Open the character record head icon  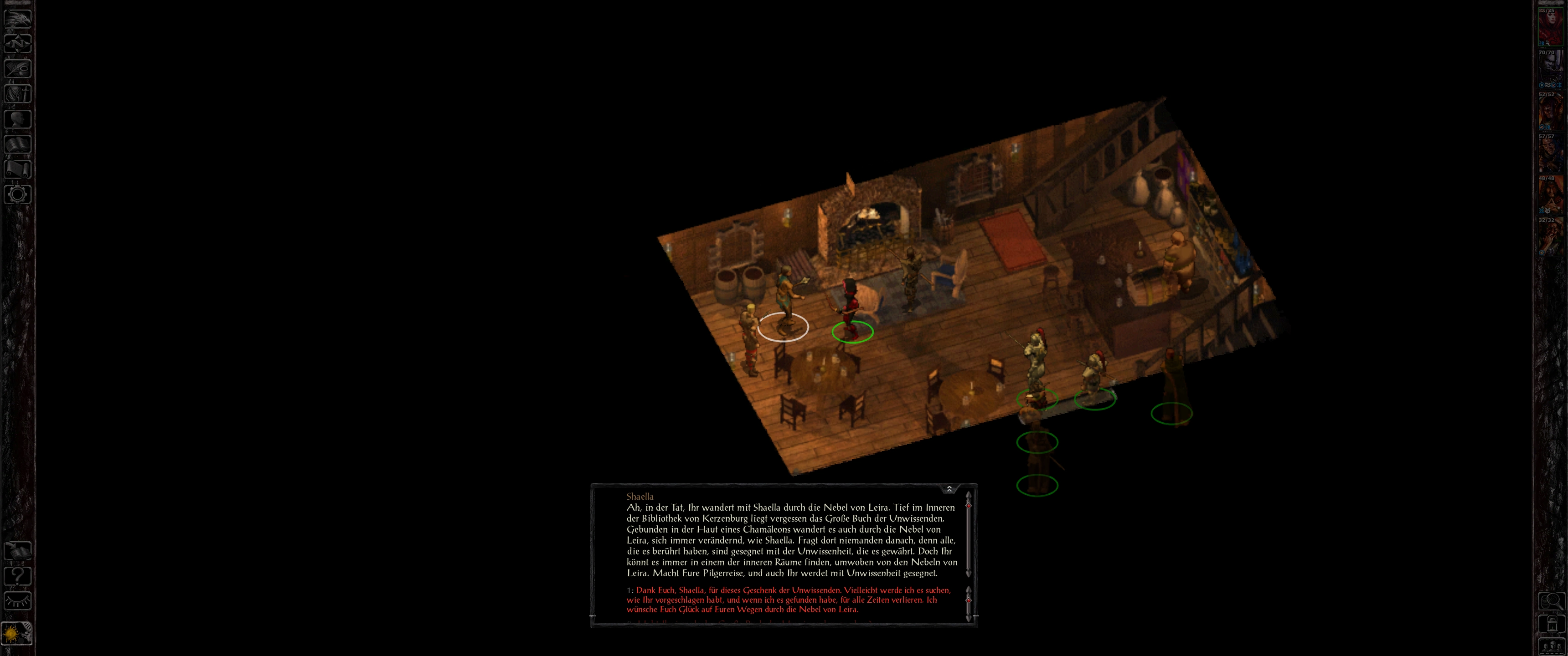click(18, 118)
